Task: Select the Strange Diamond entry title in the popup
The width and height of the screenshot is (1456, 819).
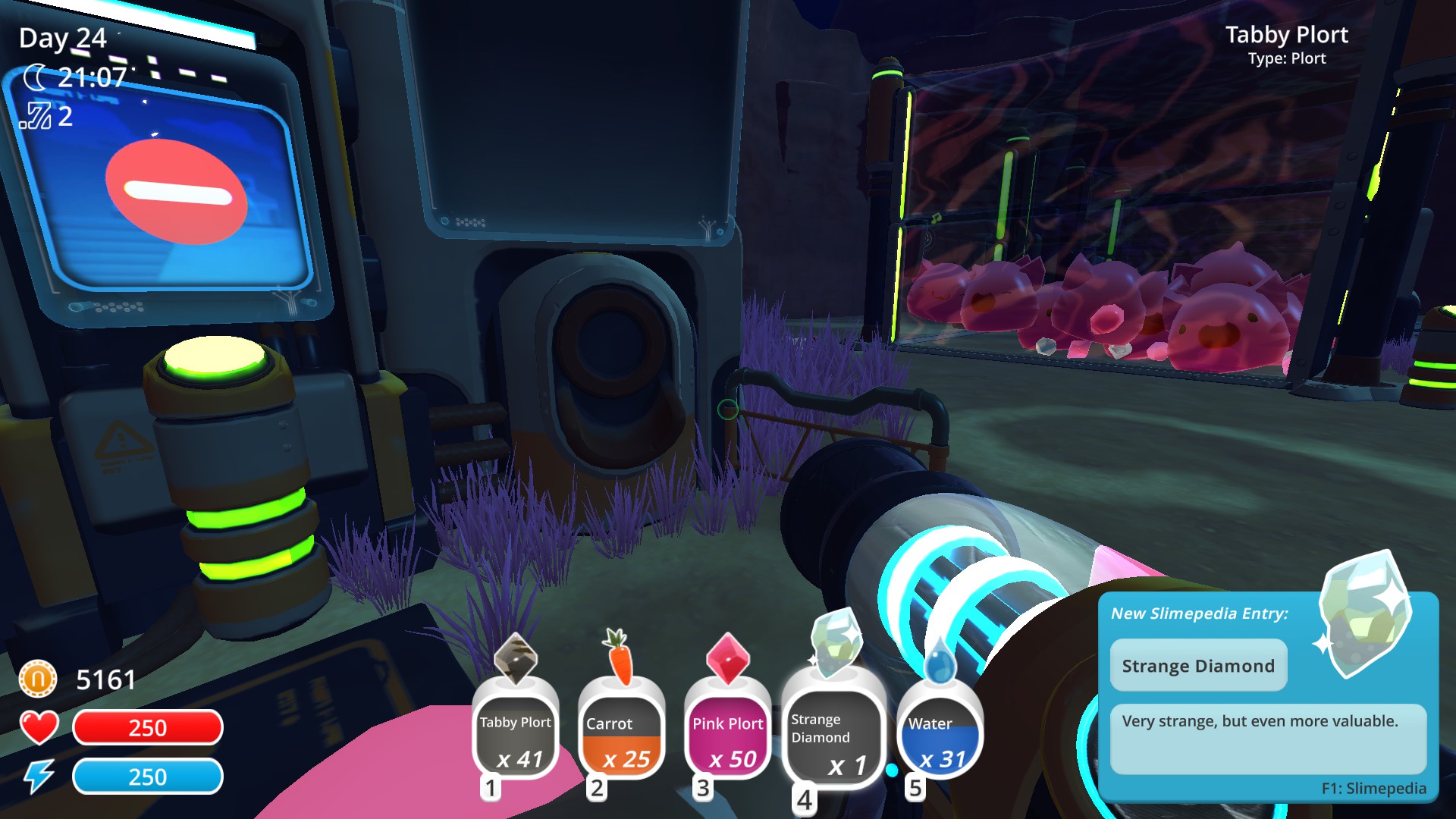Action: tap(1198, 666)
